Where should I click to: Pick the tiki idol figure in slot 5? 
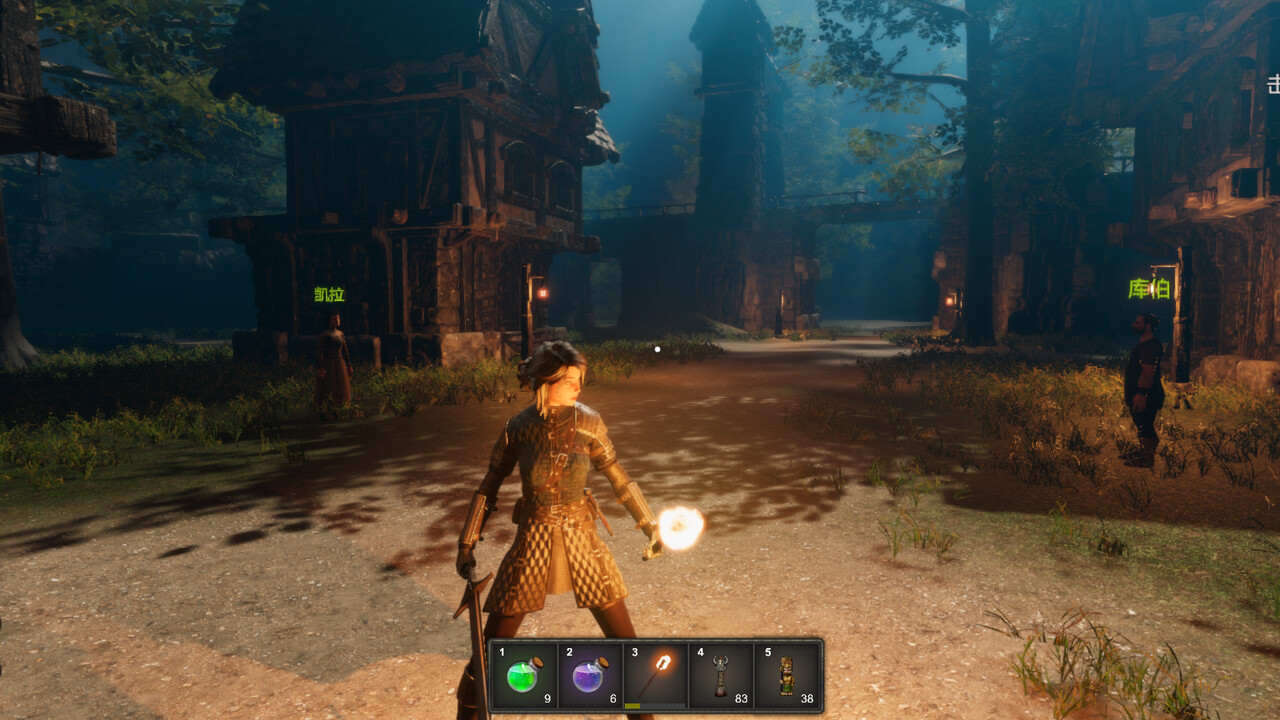click(x=787, y=675)
